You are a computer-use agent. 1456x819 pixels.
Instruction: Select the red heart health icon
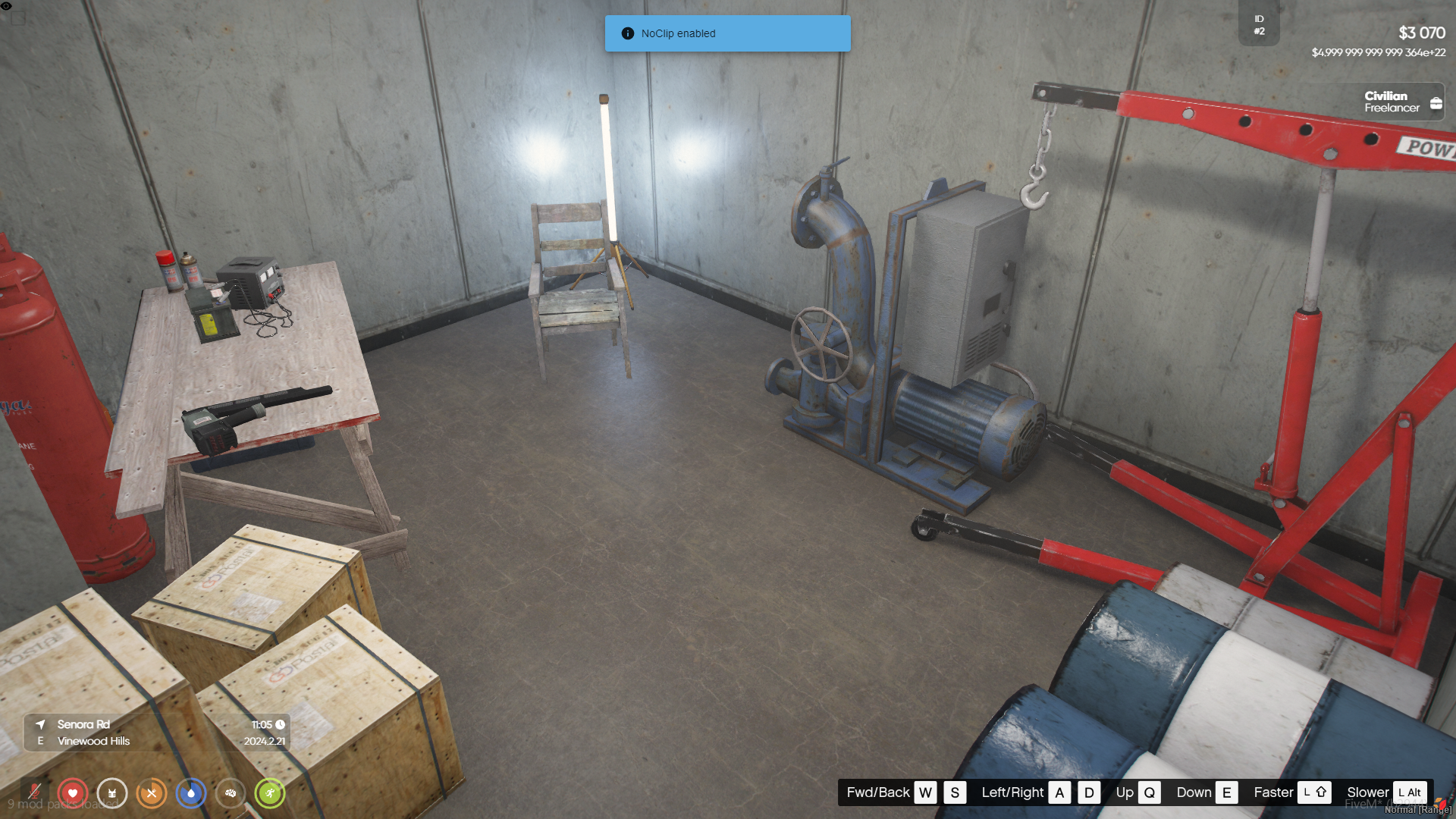point(73,793)
